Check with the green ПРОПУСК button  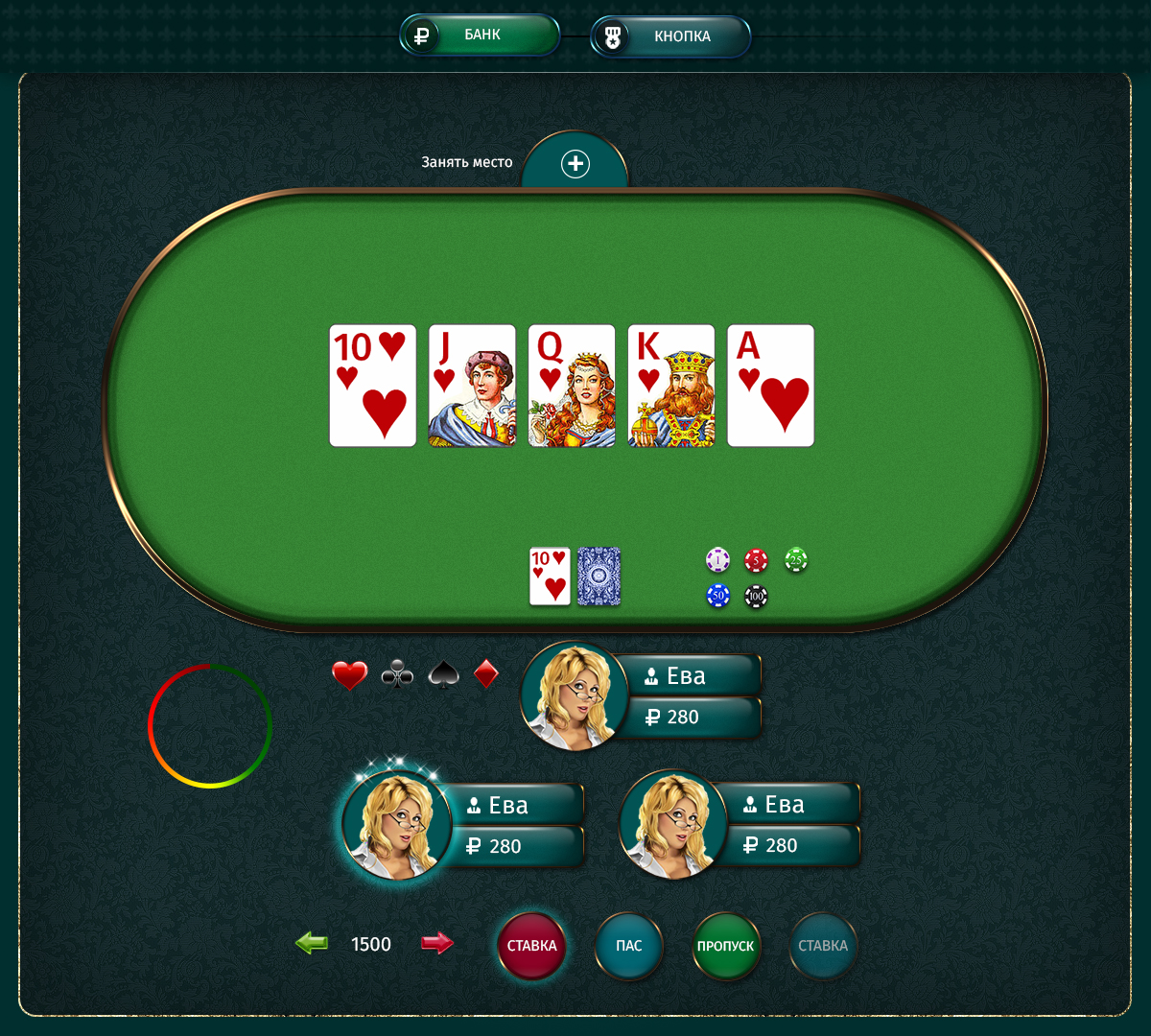point(726,946)
